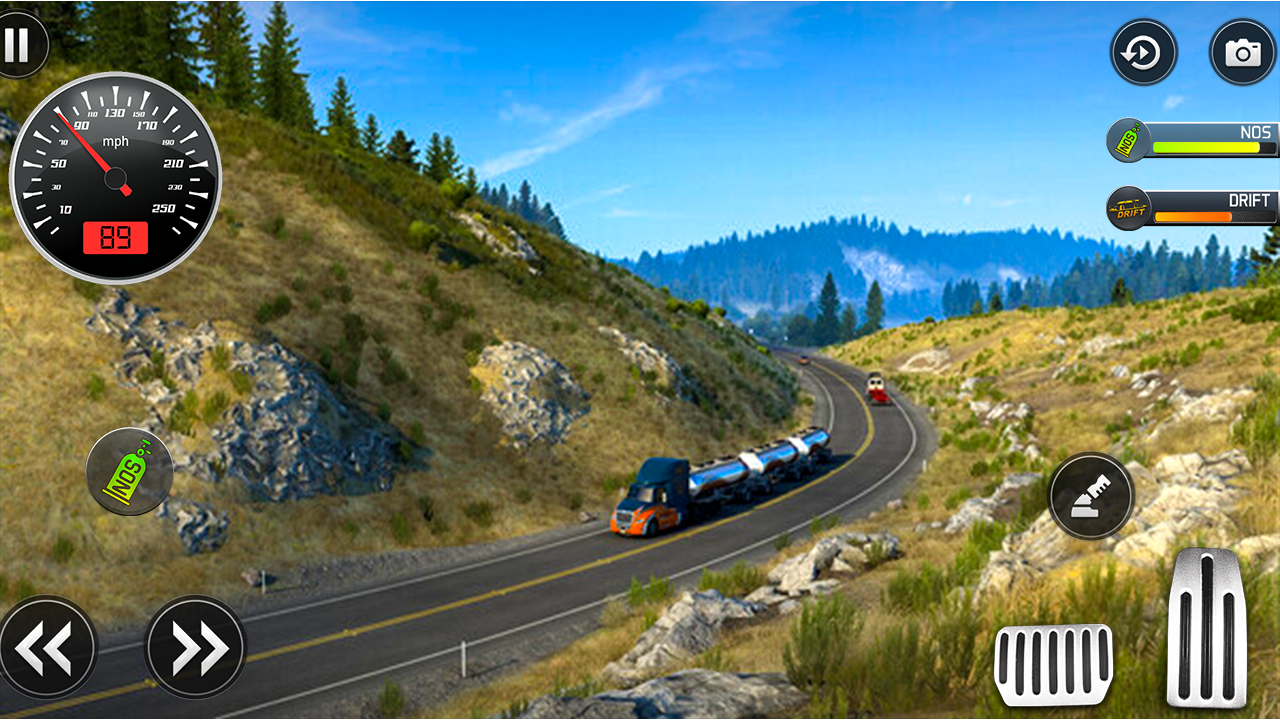Engage the handbrake button

click(1091, 496)
